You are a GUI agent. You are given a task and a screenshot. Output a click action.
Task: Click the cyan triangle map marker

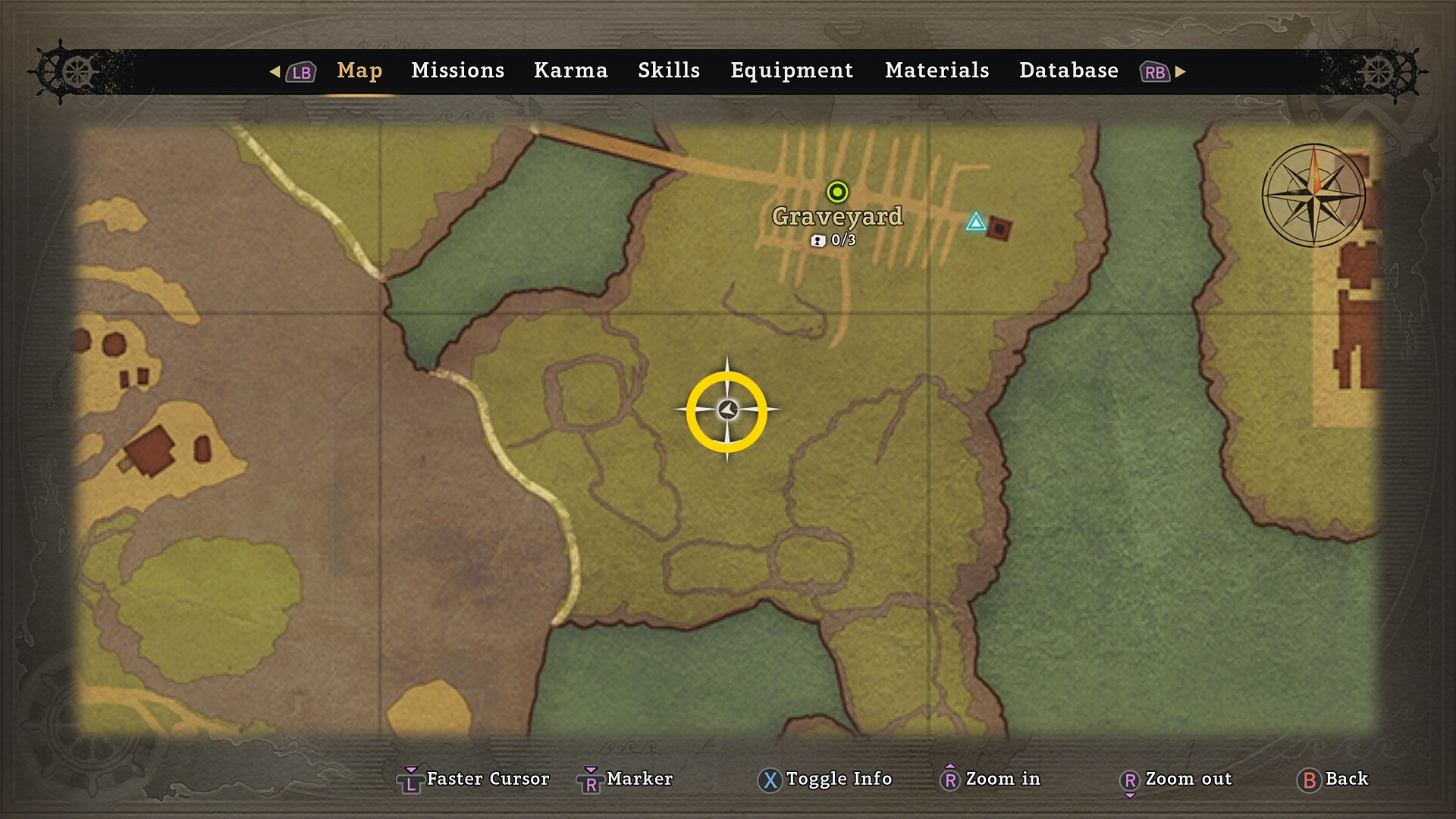[x=976, y=222]
